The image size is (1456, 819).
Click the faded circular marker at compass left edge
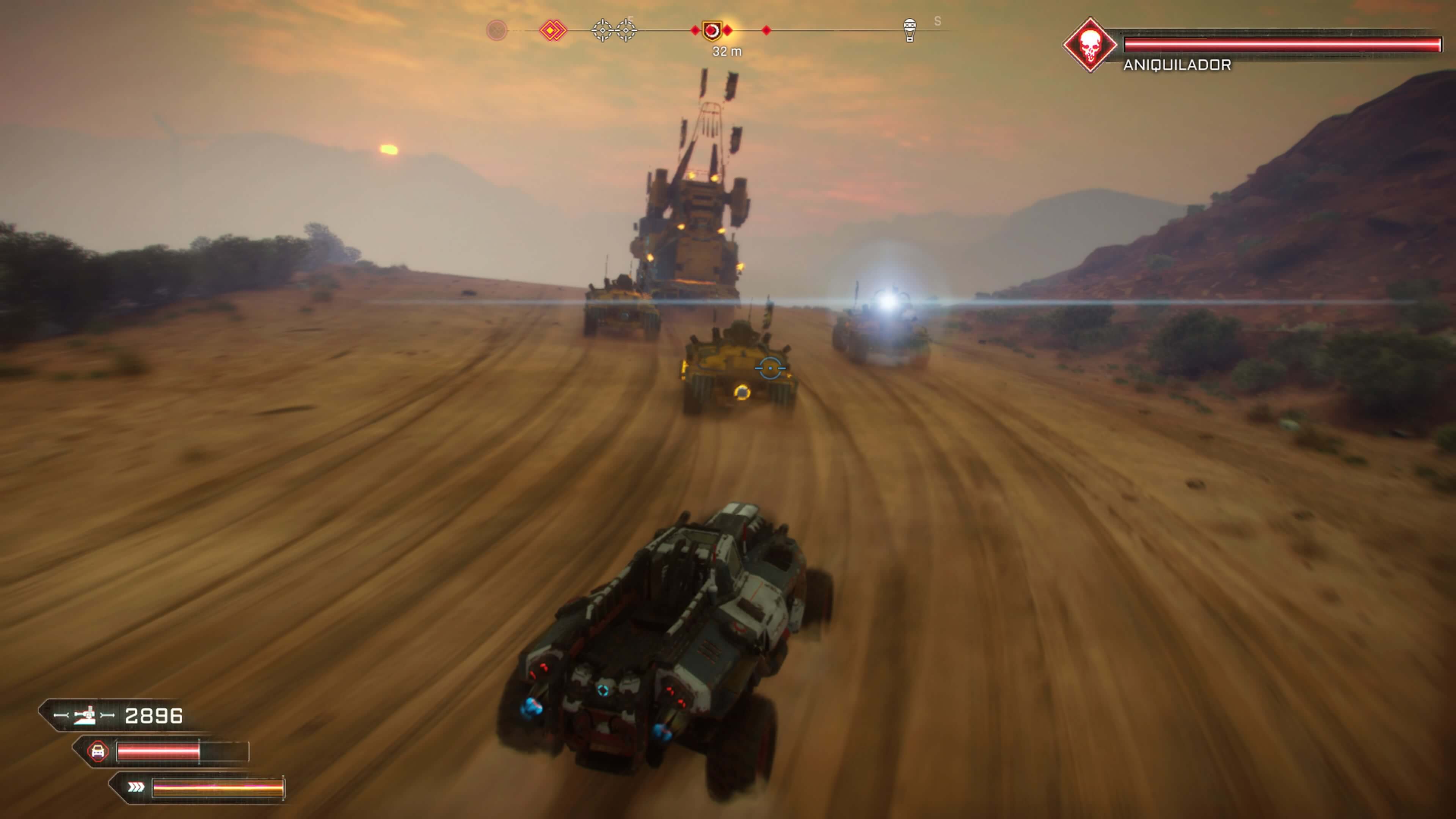pos(496,30)
